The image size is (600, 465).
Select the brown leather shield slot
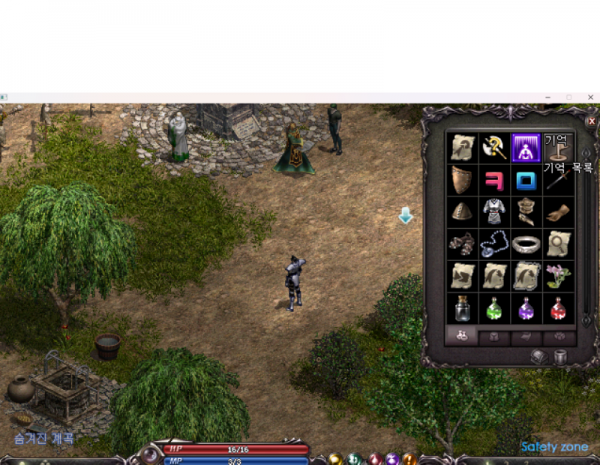pos(461,180)
